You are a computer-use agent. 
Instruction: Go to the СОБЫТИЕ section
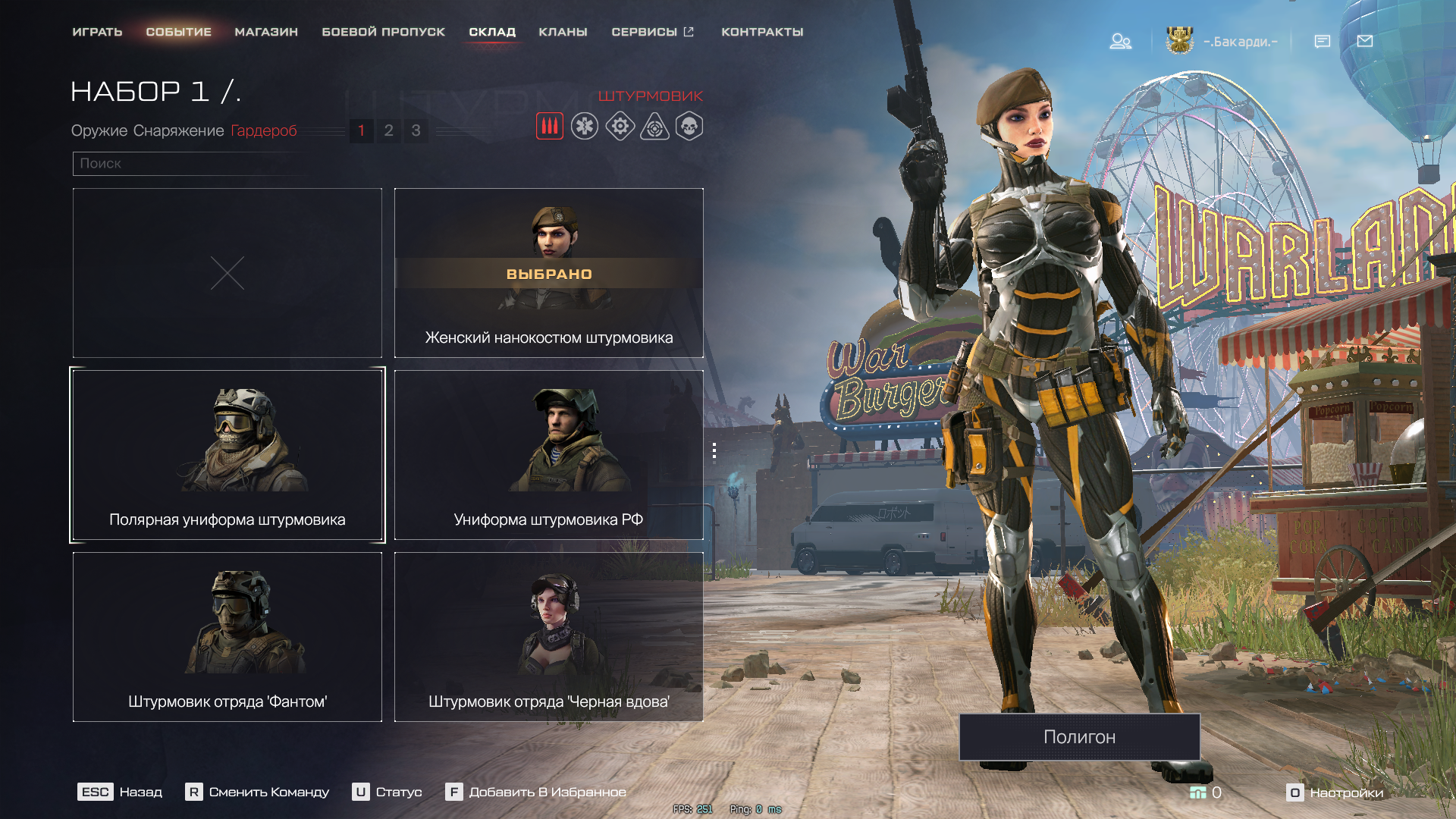178,32
